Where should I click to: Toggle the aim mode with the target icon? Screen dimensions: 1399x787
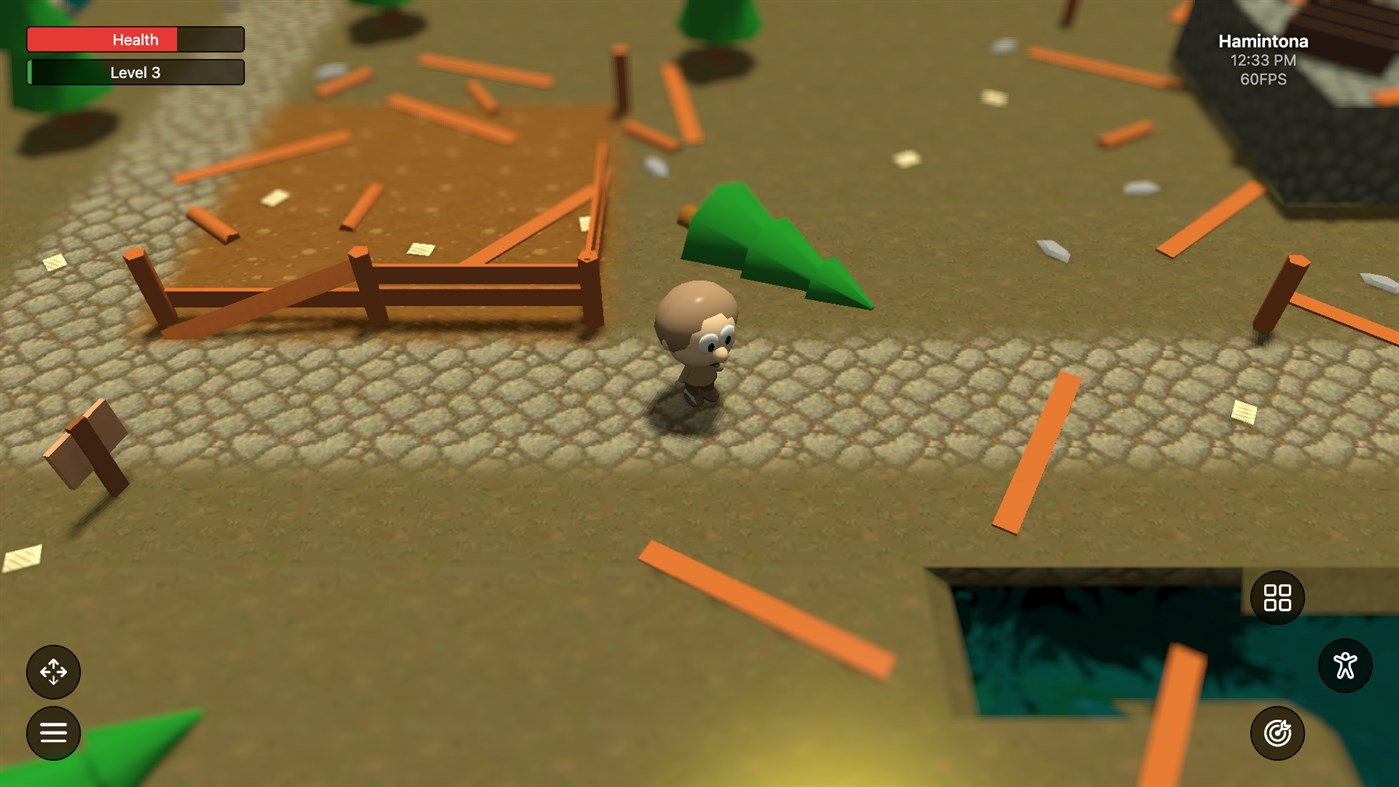pyautogui.click(x=1276, y=732)
